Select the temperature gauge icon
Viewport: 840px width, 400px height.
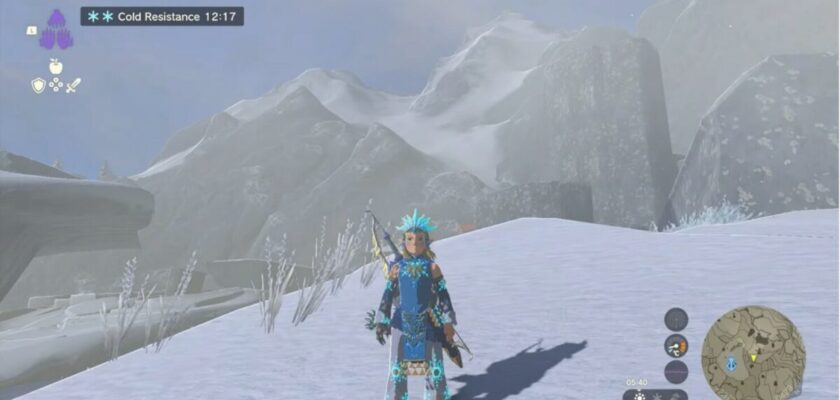[676, 346]
